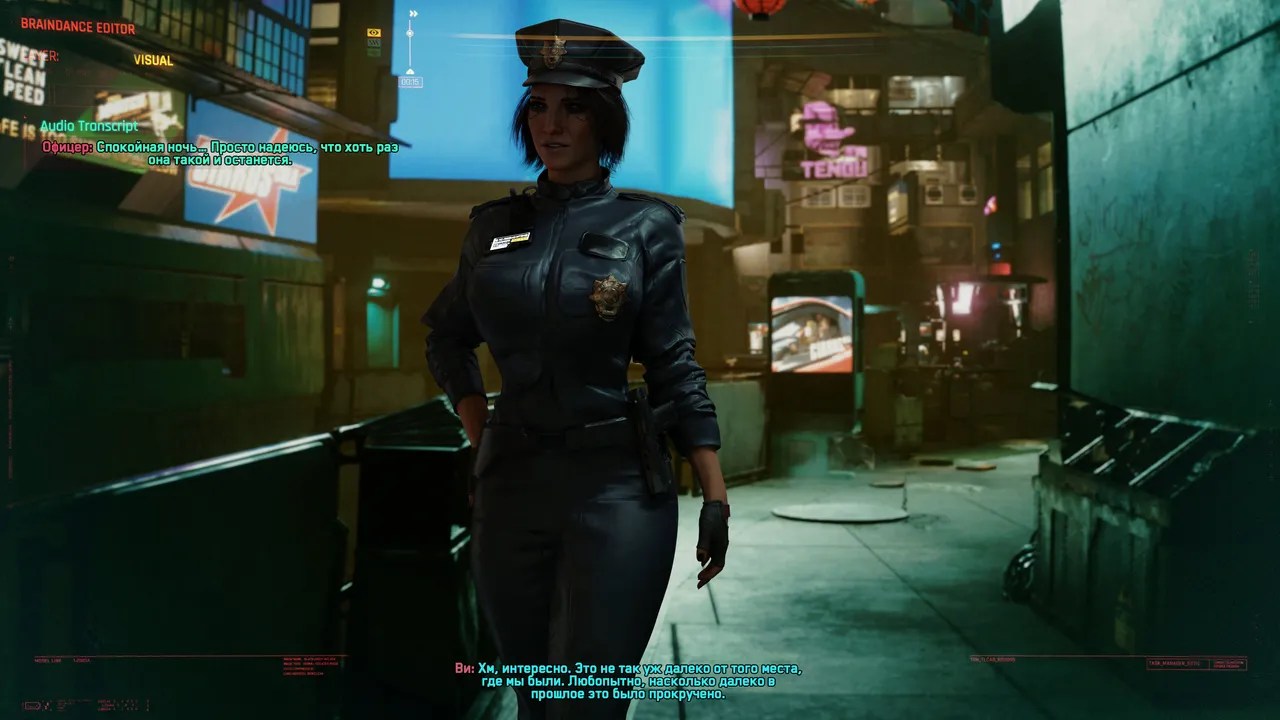Click the fast-forward double arrow icon

(413, 14)
